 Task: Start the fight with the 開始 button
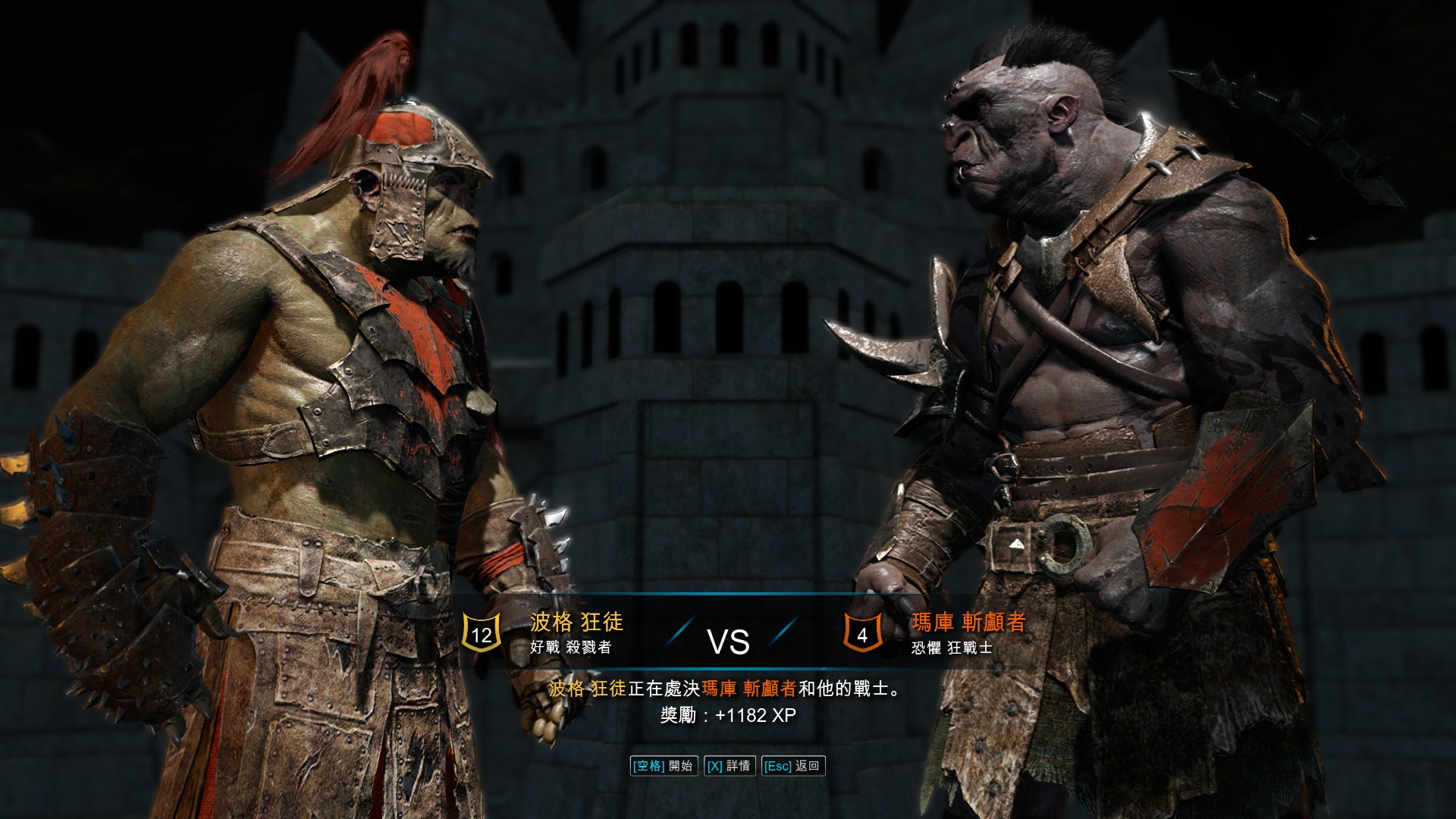[664, 766]
